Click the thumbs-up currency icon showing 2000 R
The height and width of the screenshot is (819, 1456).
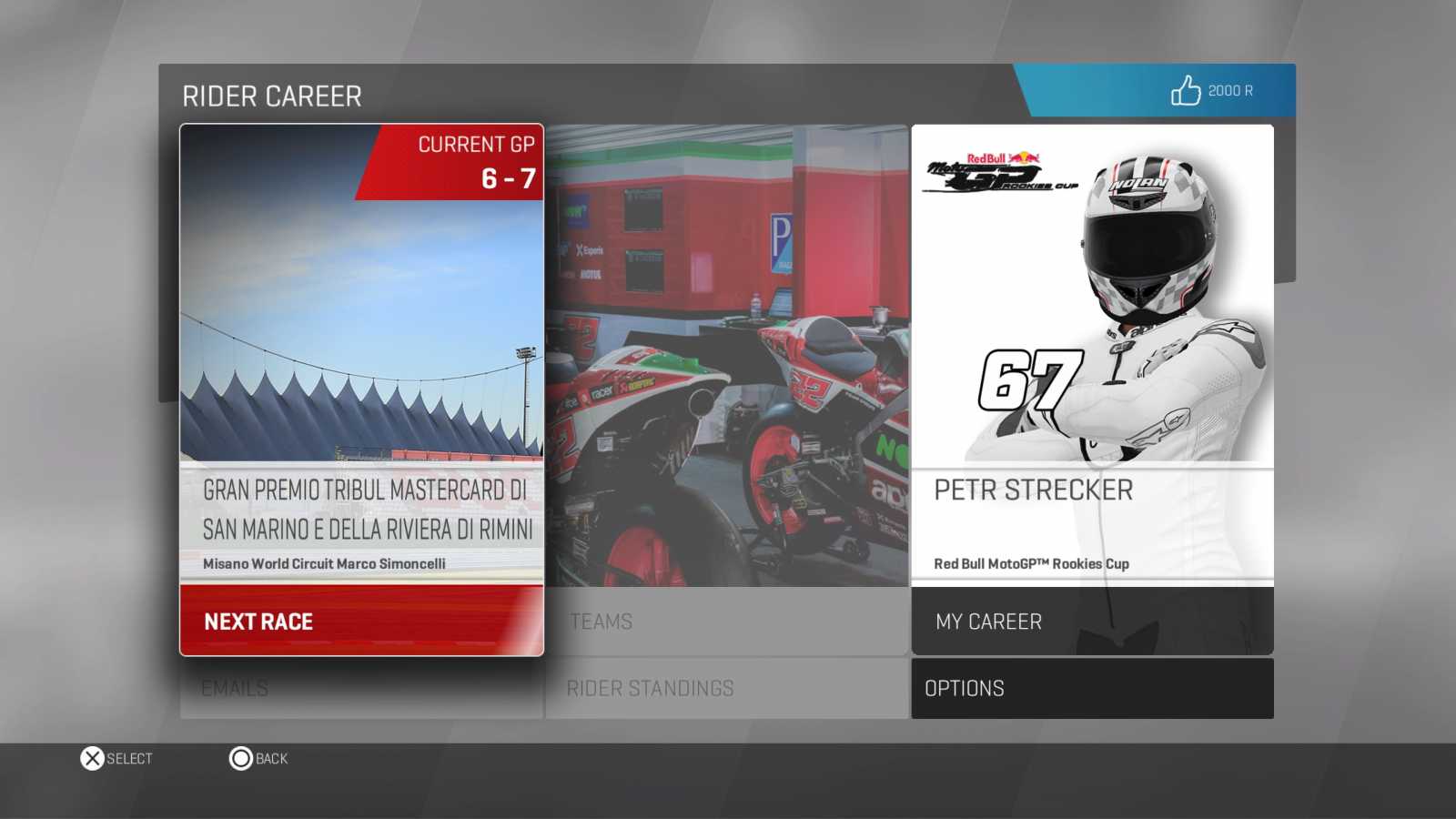coord(1186,90)
